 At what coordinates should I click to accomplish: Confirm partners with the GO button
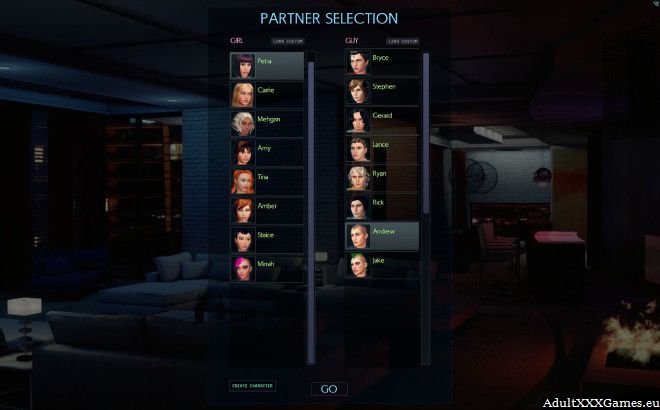point(329,389)
